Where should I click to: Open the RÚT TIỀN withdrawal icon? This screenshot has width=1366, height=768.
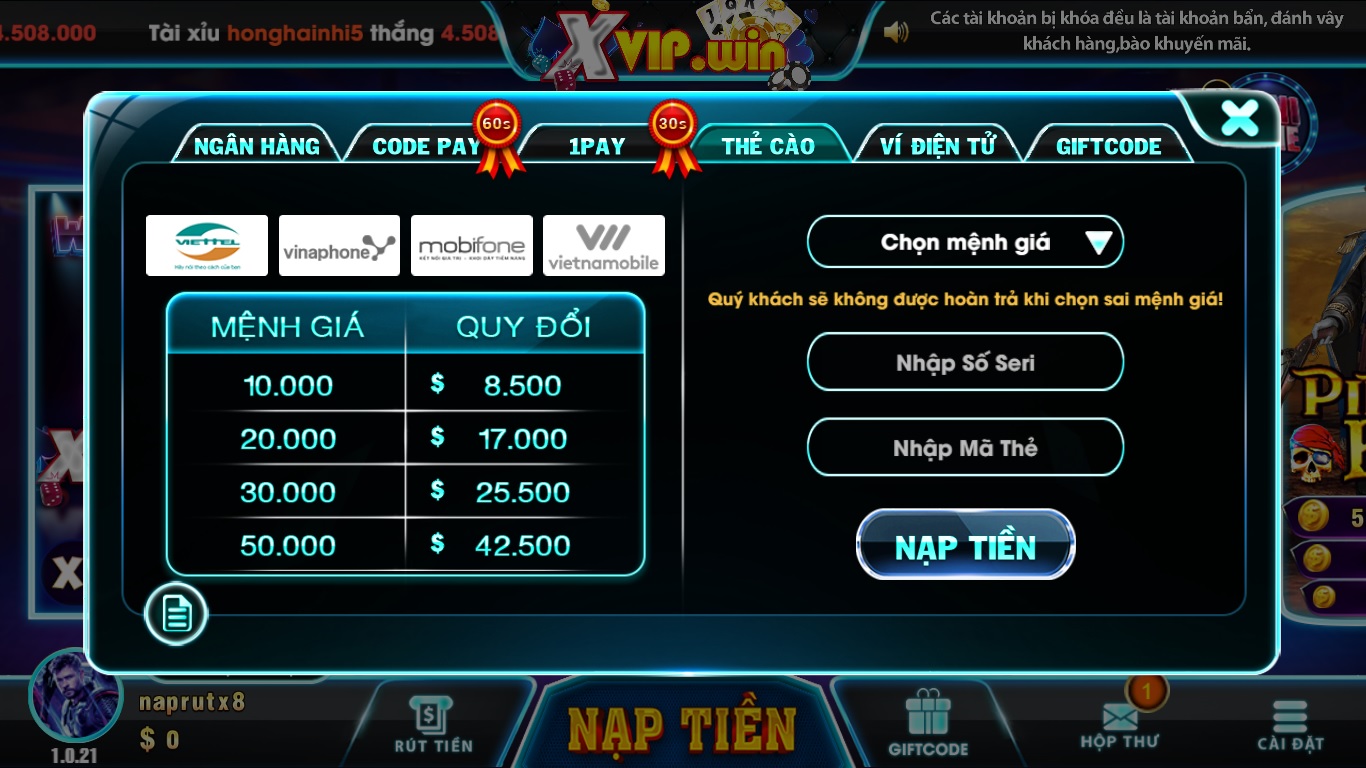click(430, 715)
